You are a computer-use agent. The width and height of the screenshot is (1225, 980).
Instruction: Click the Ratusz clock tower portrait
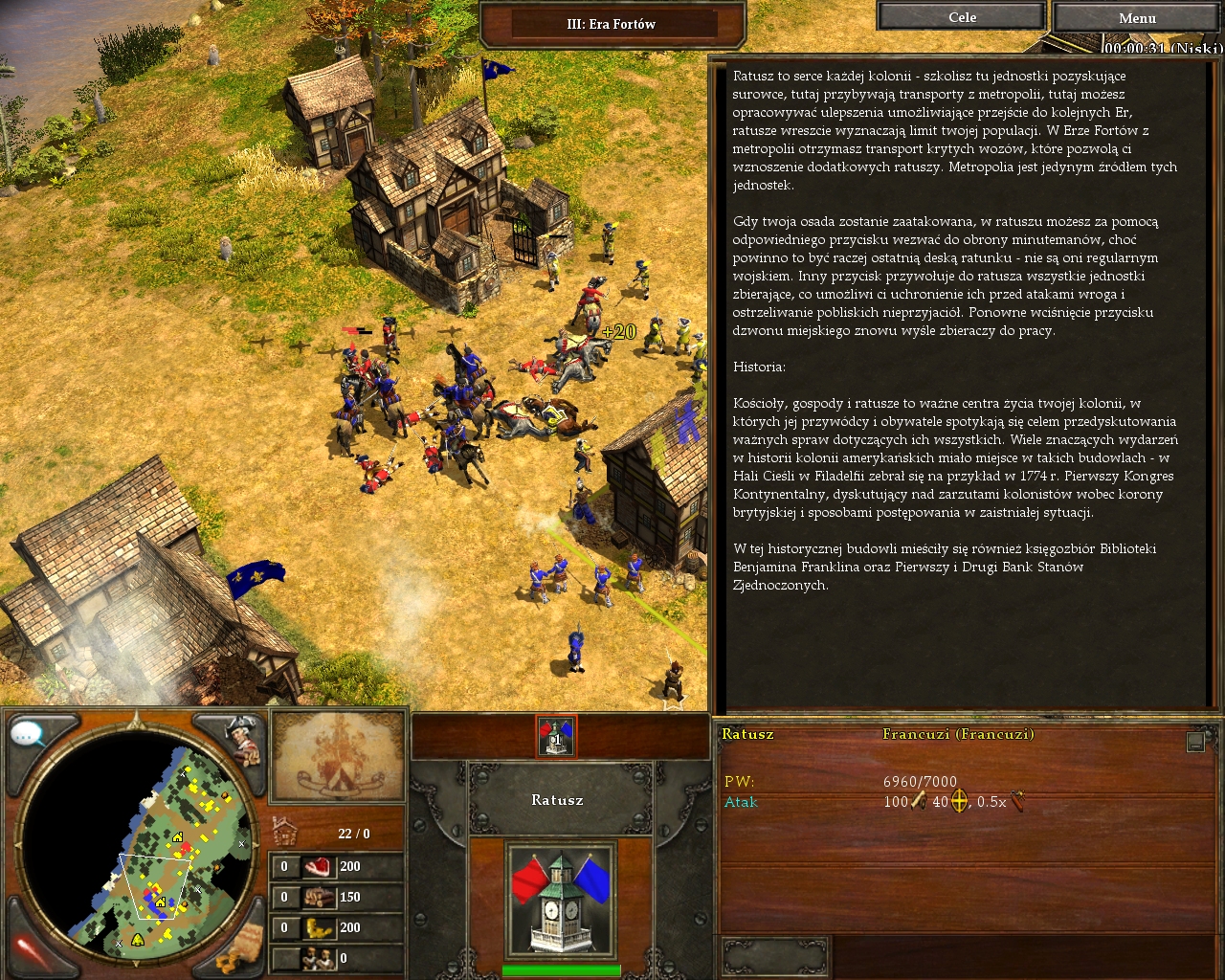click(561, 900)
